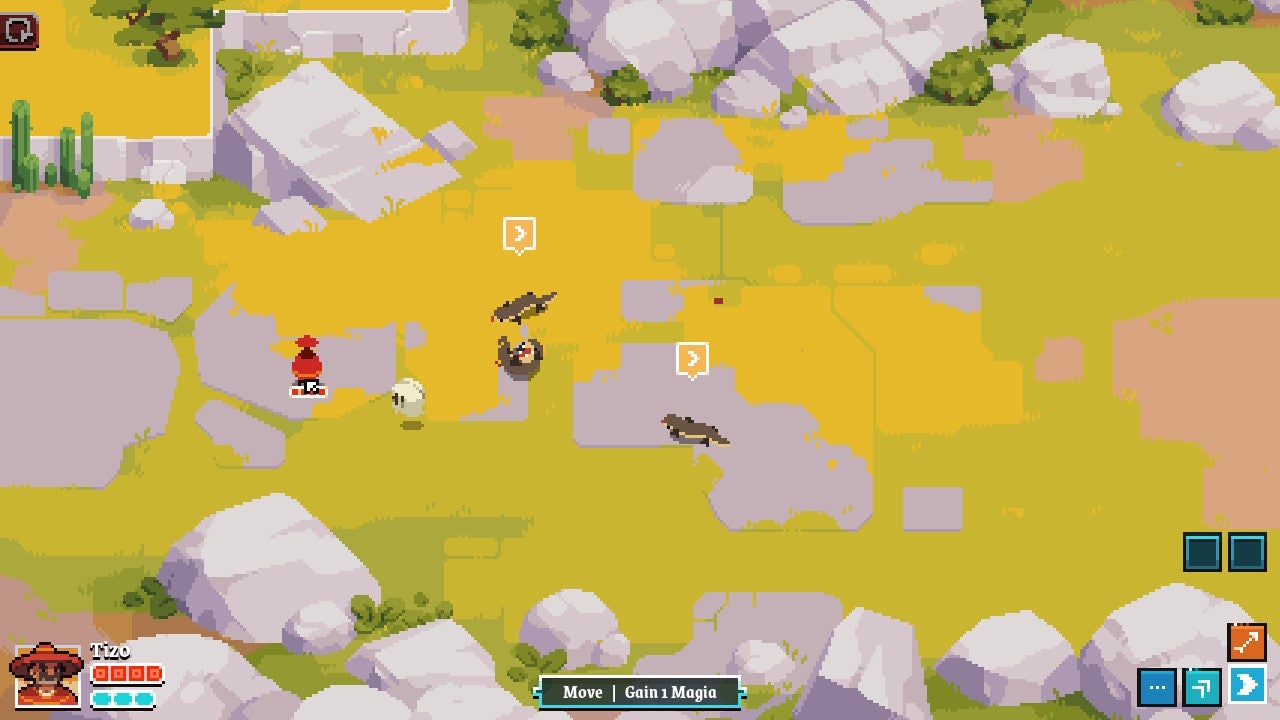Choose the teal double-corner ability icon
This screenshot has width=1280, height=720.
pyautogui.click(x=1202, y=687)
